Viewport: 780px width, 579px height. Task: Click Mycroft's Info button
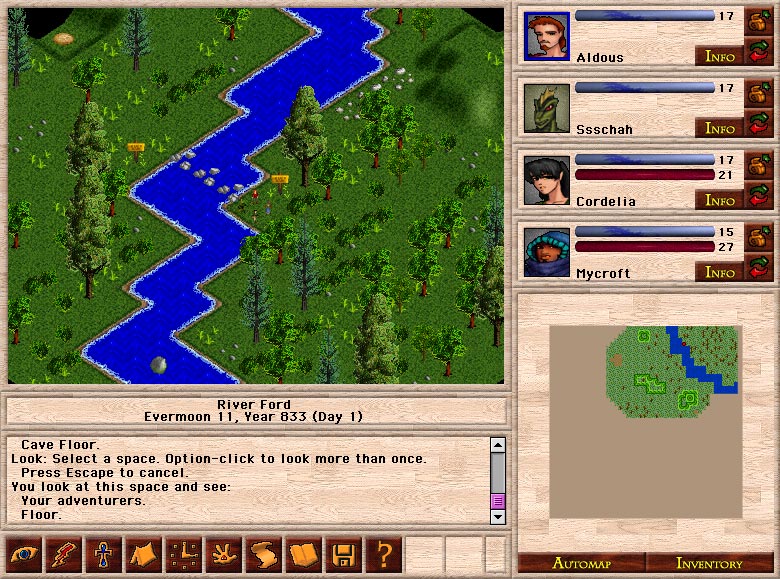coord(720,272)
